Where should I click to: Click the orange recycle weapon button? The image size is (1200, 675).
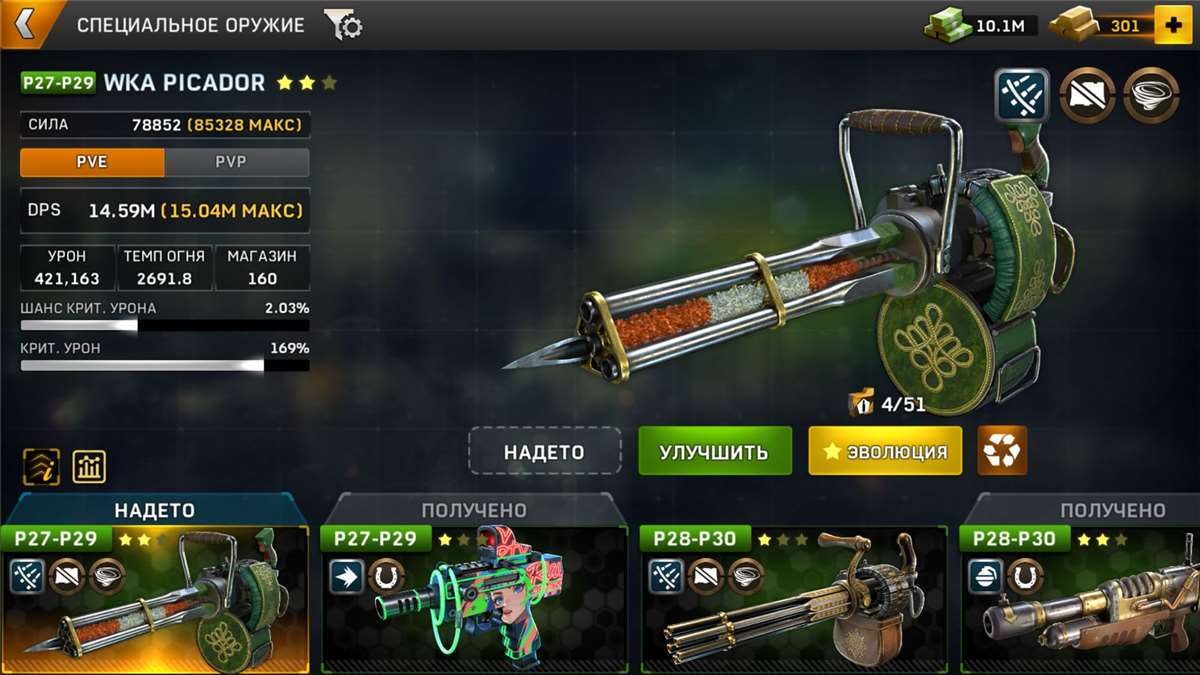coord(1002,451)
